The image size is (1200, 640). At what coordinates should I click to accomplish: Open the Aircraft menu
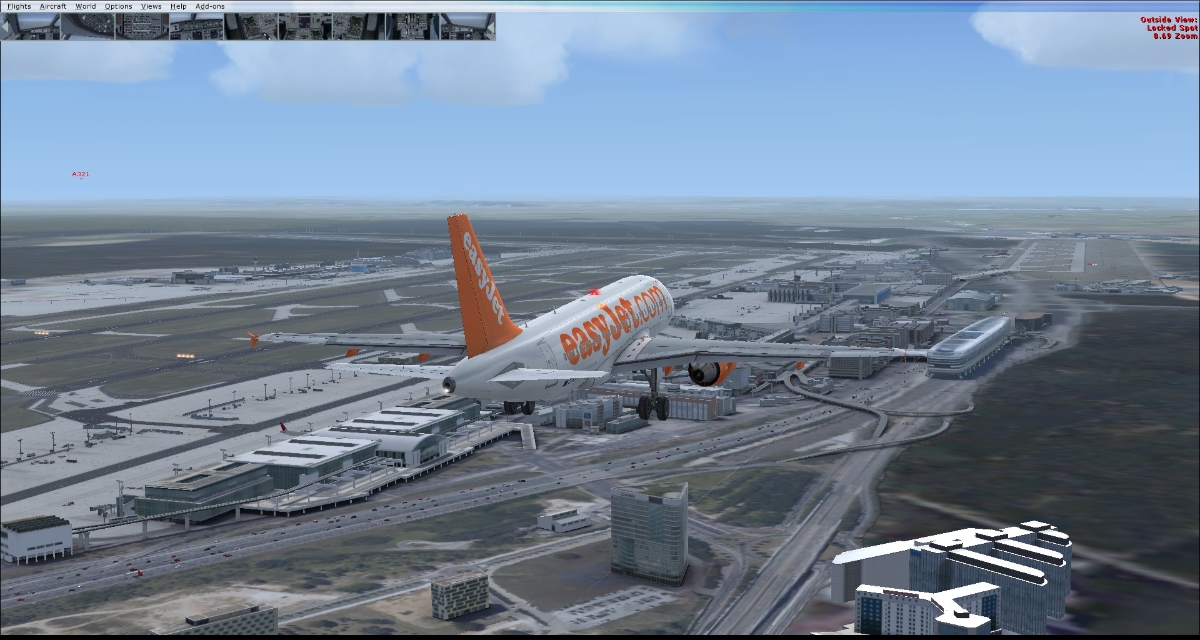[53, 6]
